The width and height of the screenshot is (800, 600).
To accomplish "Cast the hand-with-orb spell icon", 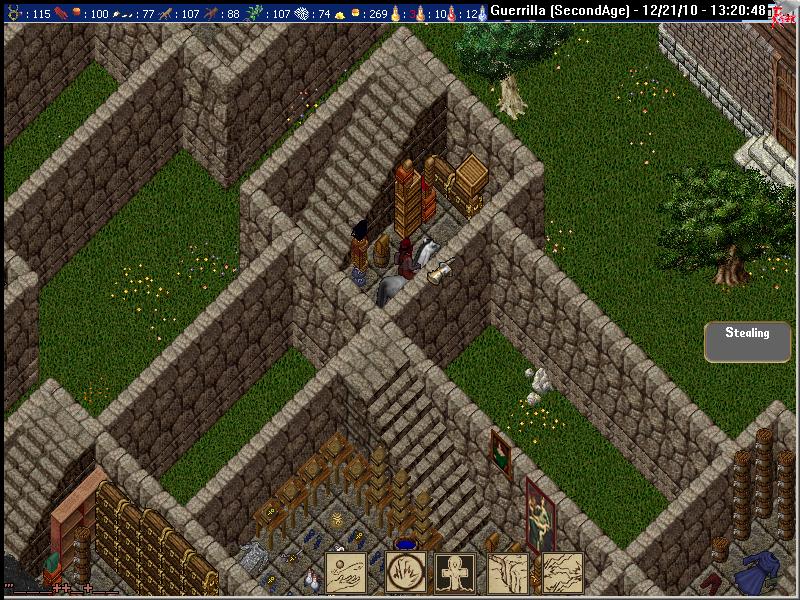I will pyautogui.click(x=353, y=573).
